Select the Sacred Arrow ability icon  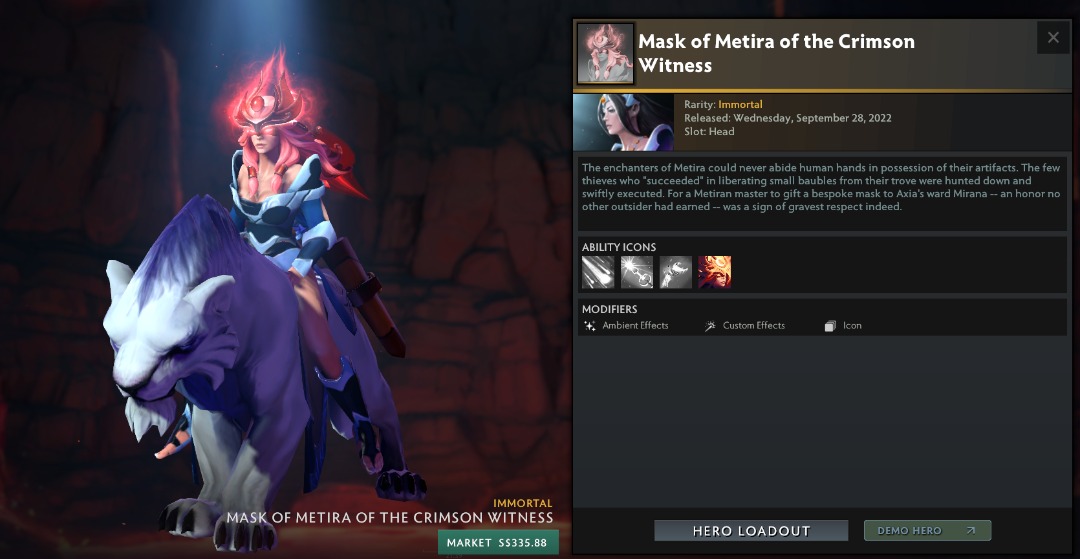(x=637, y=272)
